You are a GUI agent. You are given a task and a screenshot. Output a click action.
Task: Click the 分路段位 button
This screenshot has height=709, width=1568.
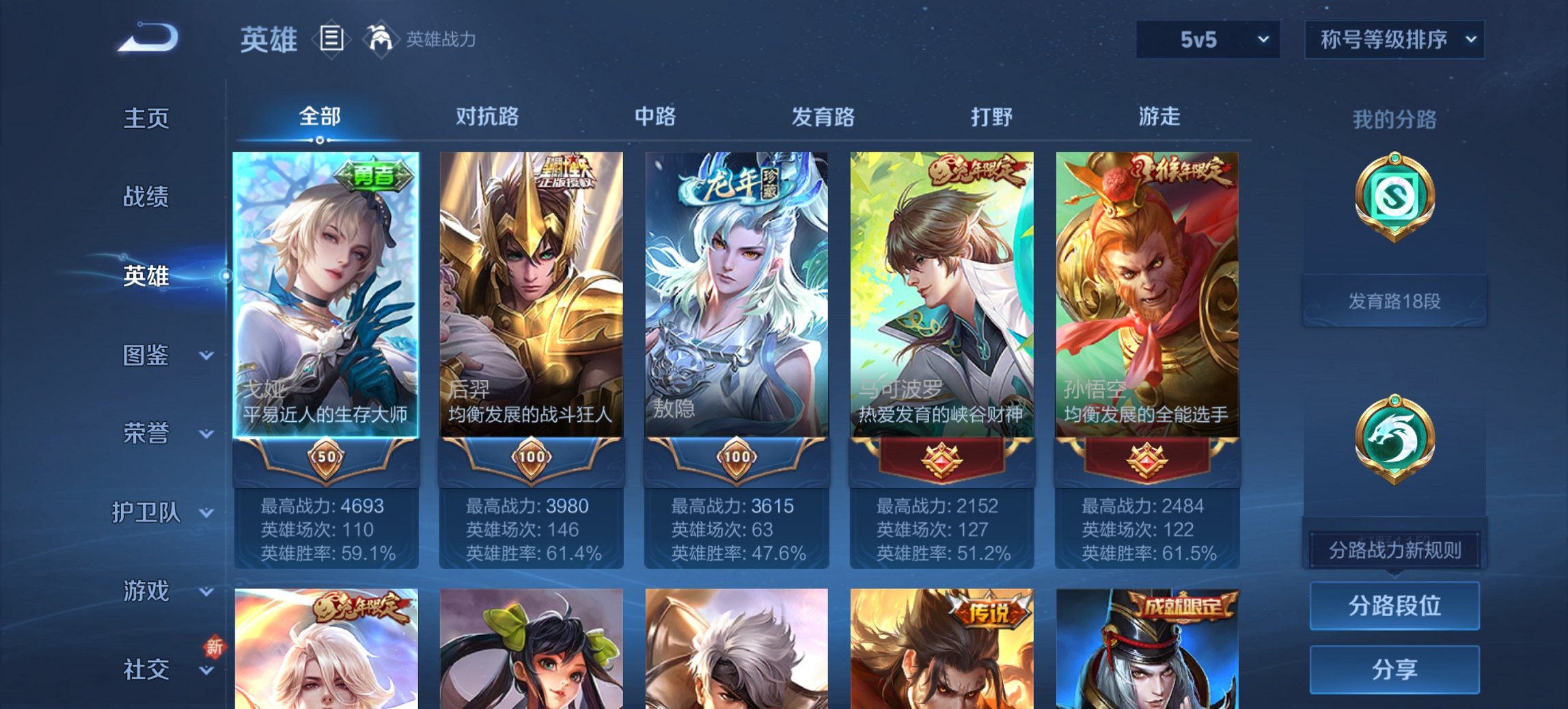[x=1394, y=606]
